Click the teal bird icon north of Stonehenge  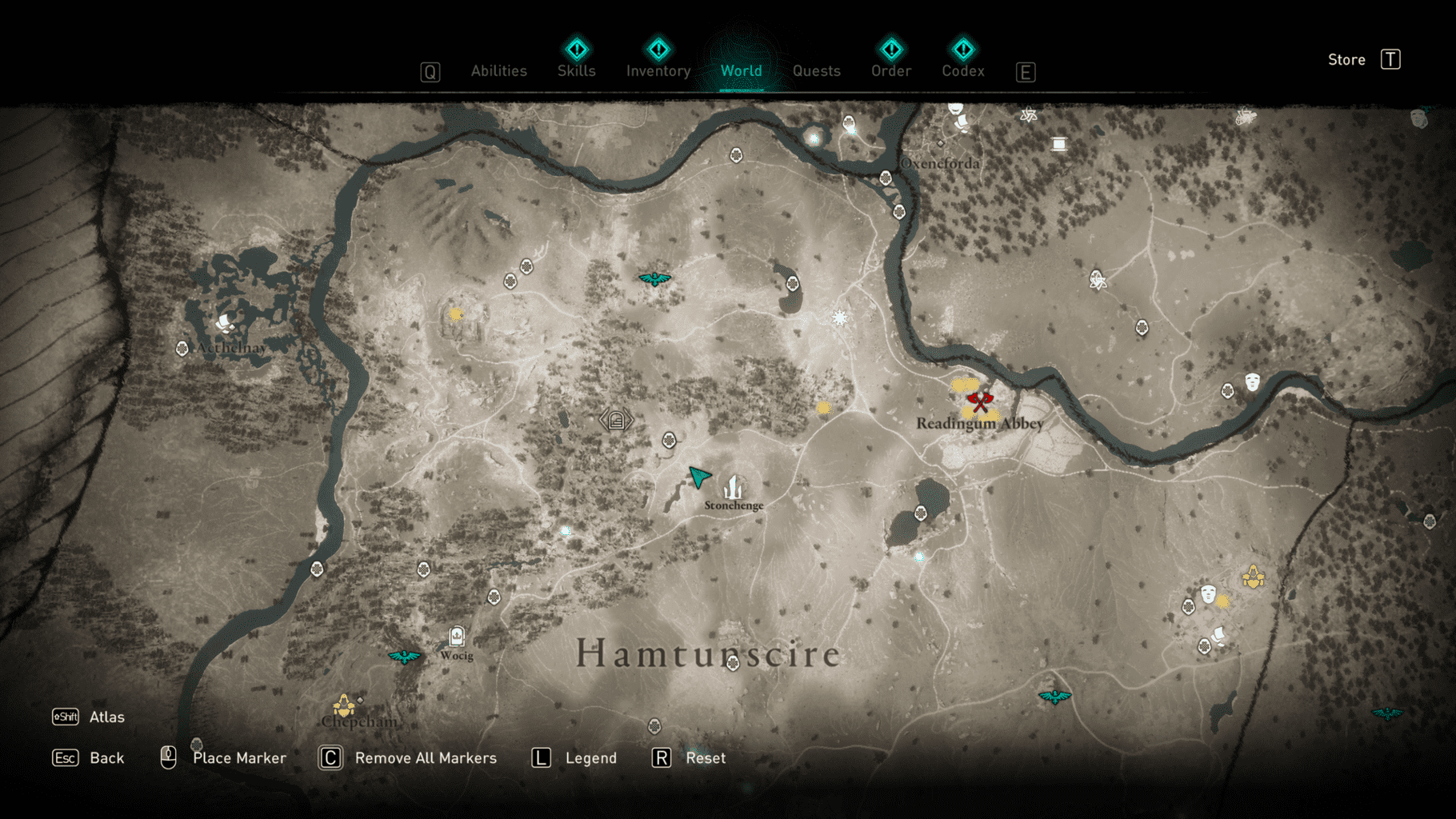654,280
